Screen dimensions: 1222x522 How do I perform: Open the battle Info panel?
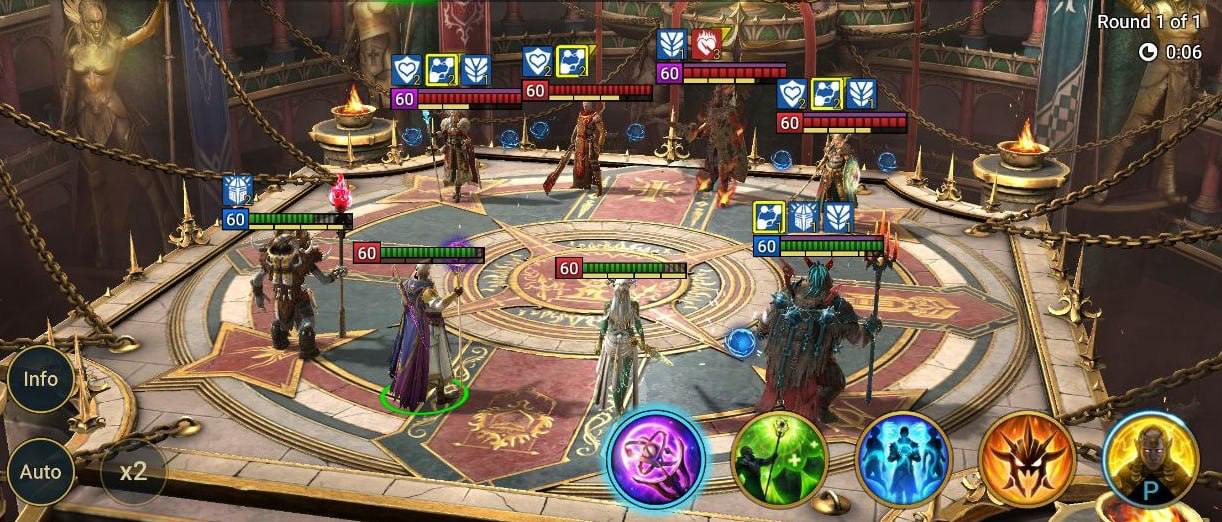tap(41, 380)
